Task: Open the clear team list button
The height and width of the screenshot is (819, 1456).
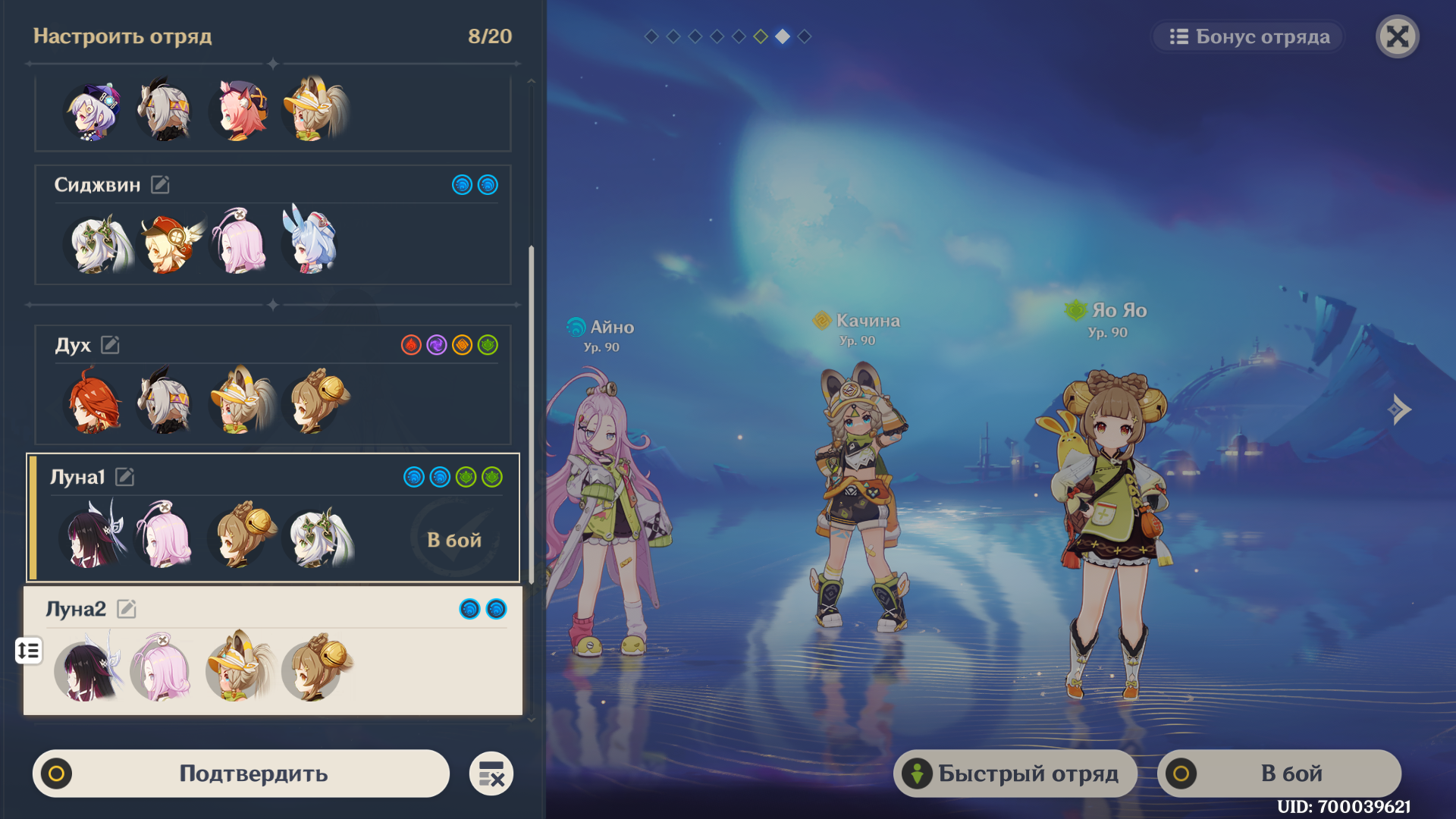Action: coord(491,773)
